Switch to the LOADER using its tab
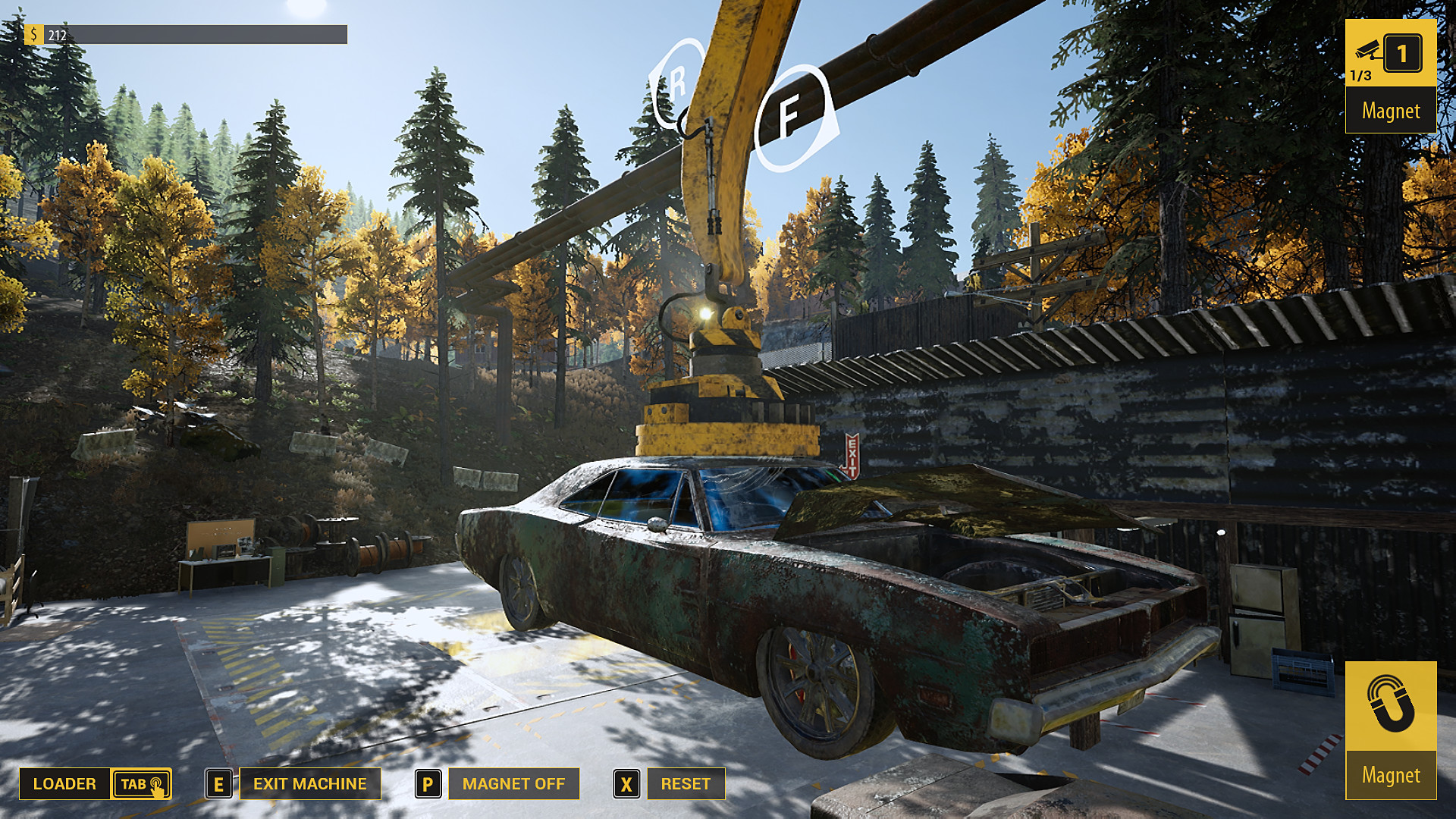The height and width of the screenshot is (819, 1456). tap(65, 783)
